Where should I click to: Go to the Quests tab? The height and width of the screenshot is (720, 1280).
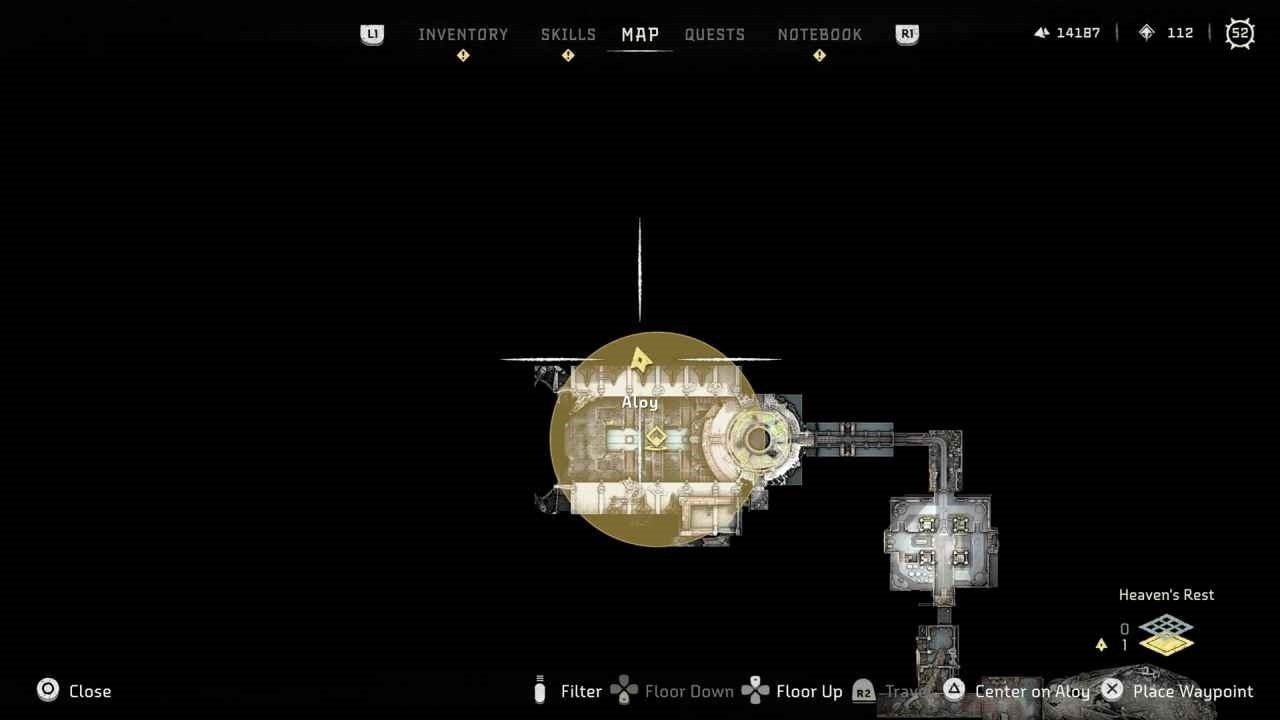715,34
